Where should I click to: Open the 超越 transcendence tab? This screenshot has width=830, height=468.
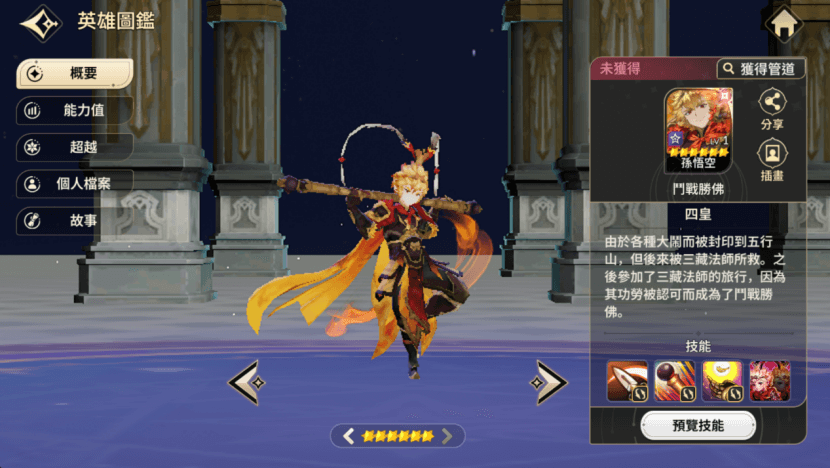(74, 147)
